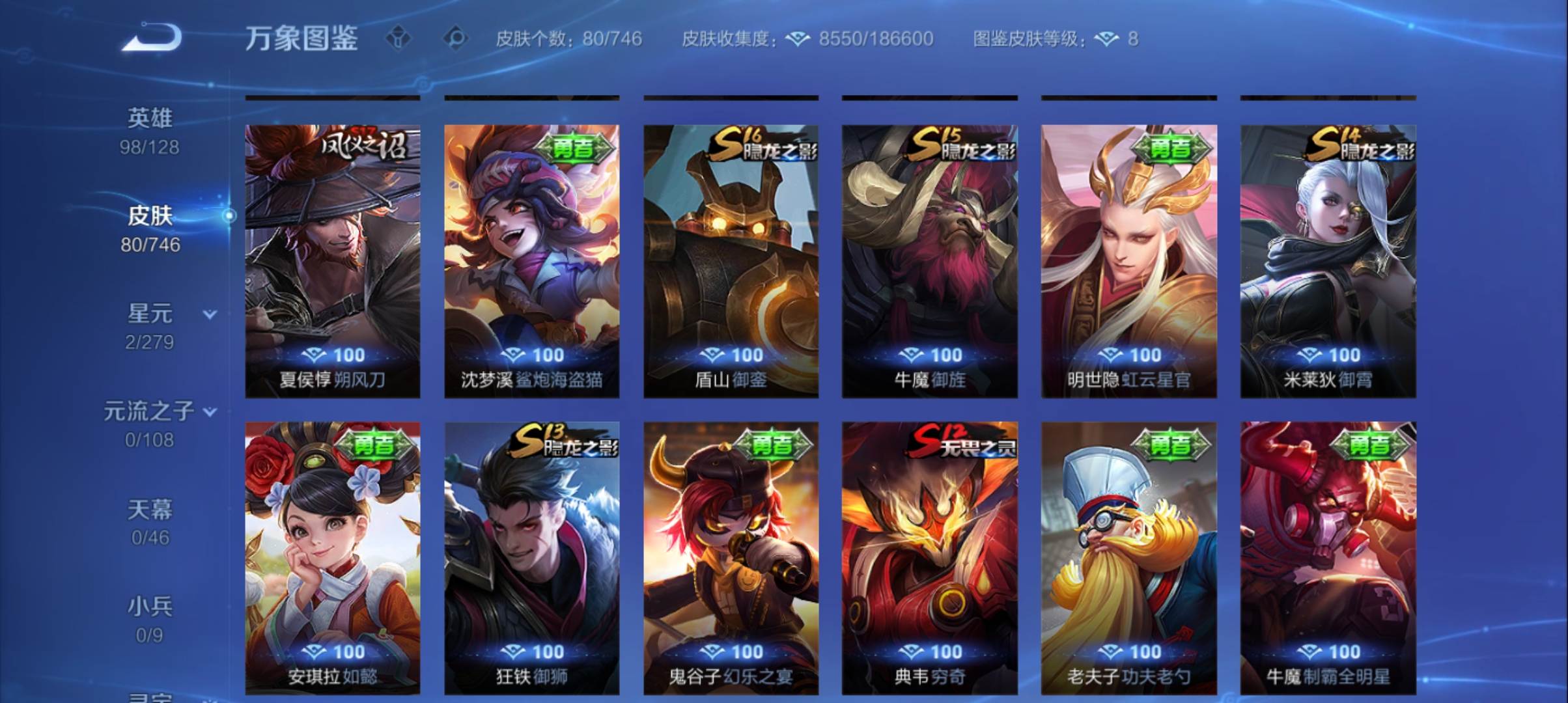The width and height of the screenshot is (1568, 703).
Task: Click the collection progress bar above 夏侯惇's card
Action: pos(332,97)
